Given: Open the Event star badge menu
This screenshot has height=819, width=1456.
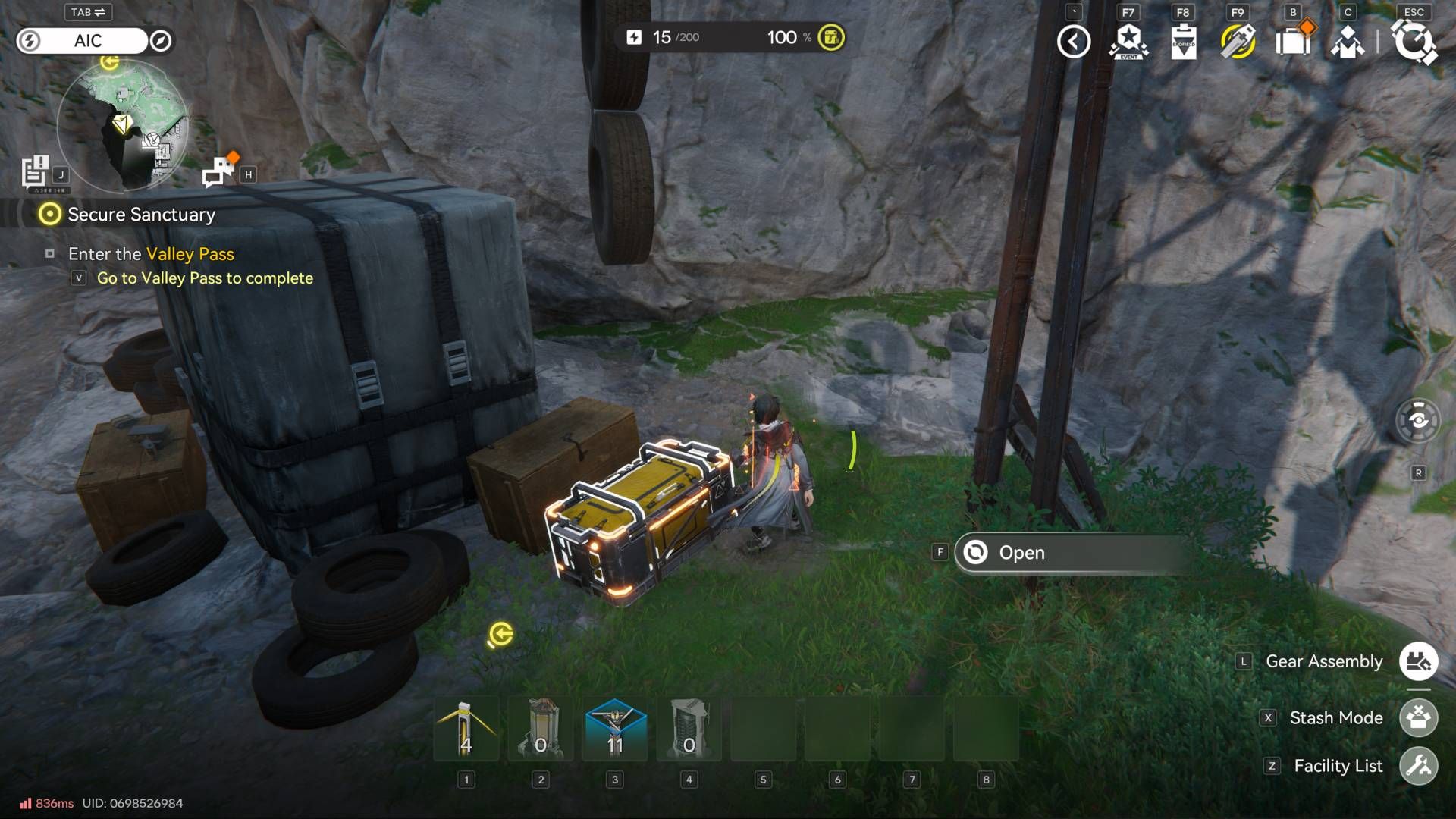Looking at the screenshot, I should coord(1128,42).
